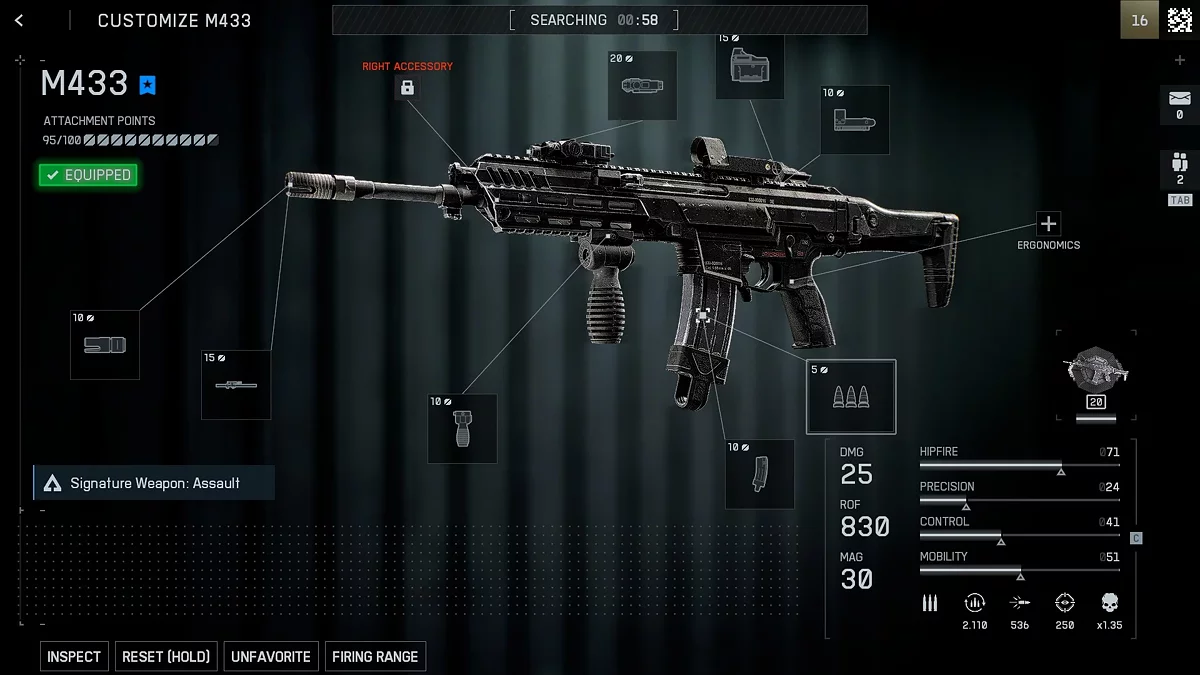Select the locked Right Accessory slot
The height and width of the screenshot is (675, 1200).
[x=407, y=88]
